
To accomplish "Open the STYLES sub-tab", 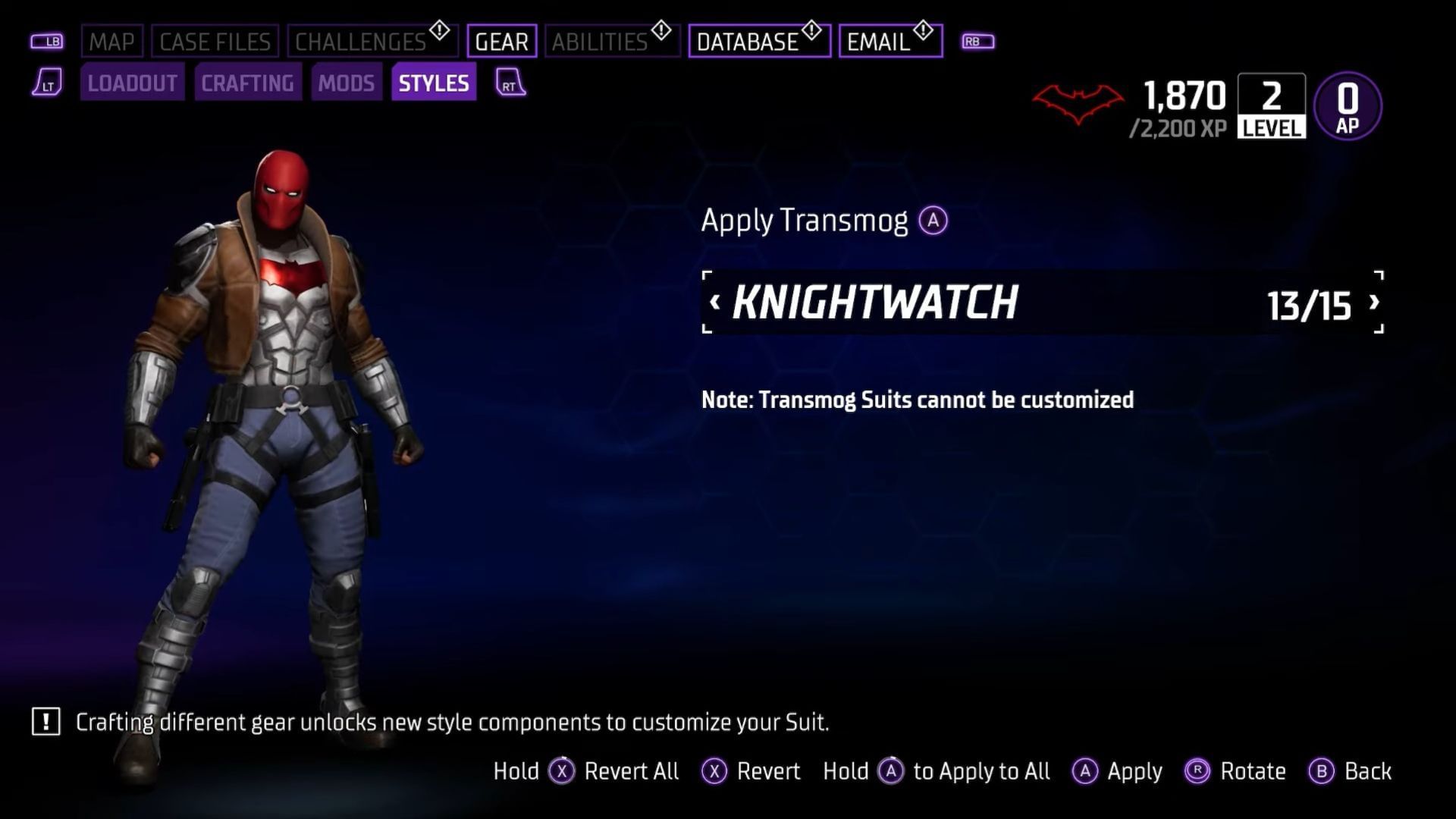I will click(434, 83).
